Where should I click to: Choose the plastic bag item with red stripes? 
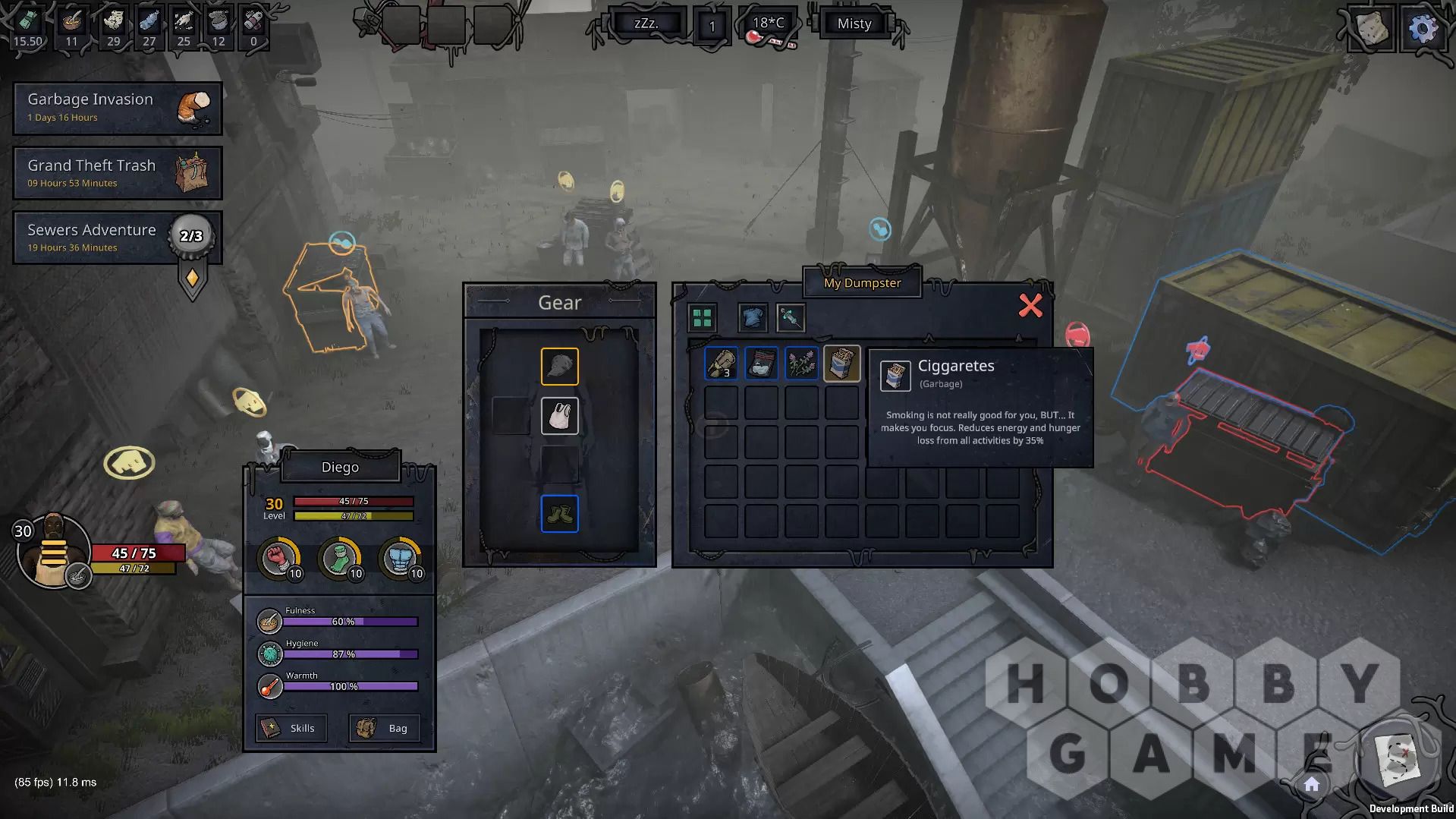pyautogui.click(x=761, y=364)
